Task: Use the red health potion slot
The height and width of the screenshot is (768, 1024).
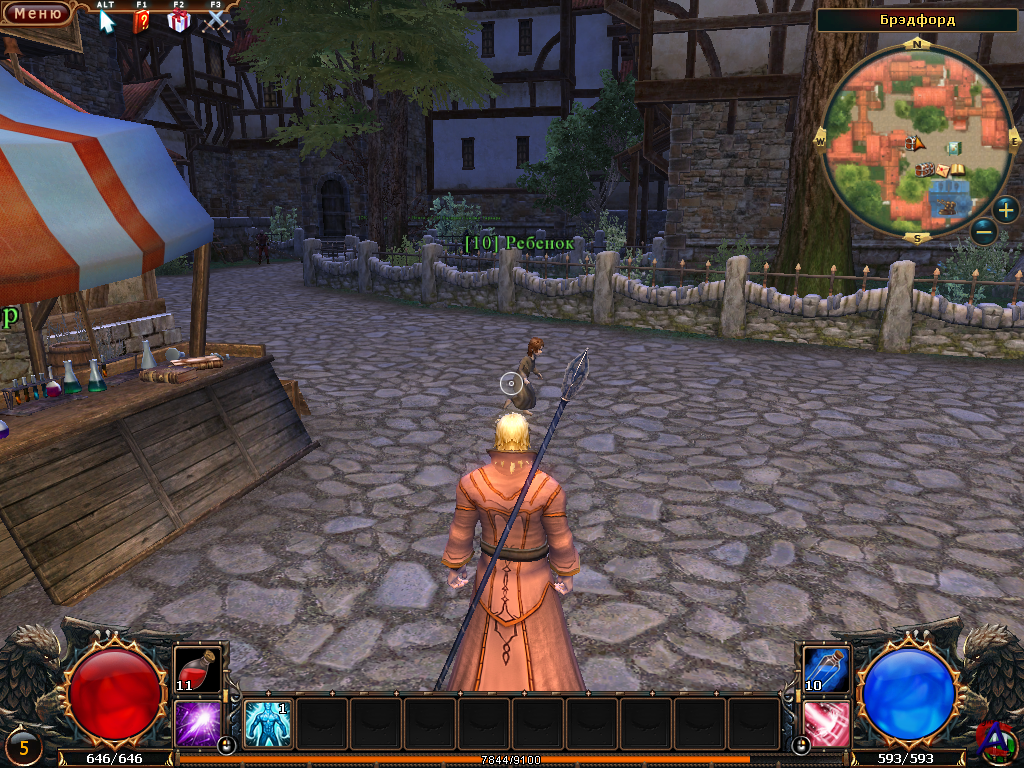Action: coord(198,669)
